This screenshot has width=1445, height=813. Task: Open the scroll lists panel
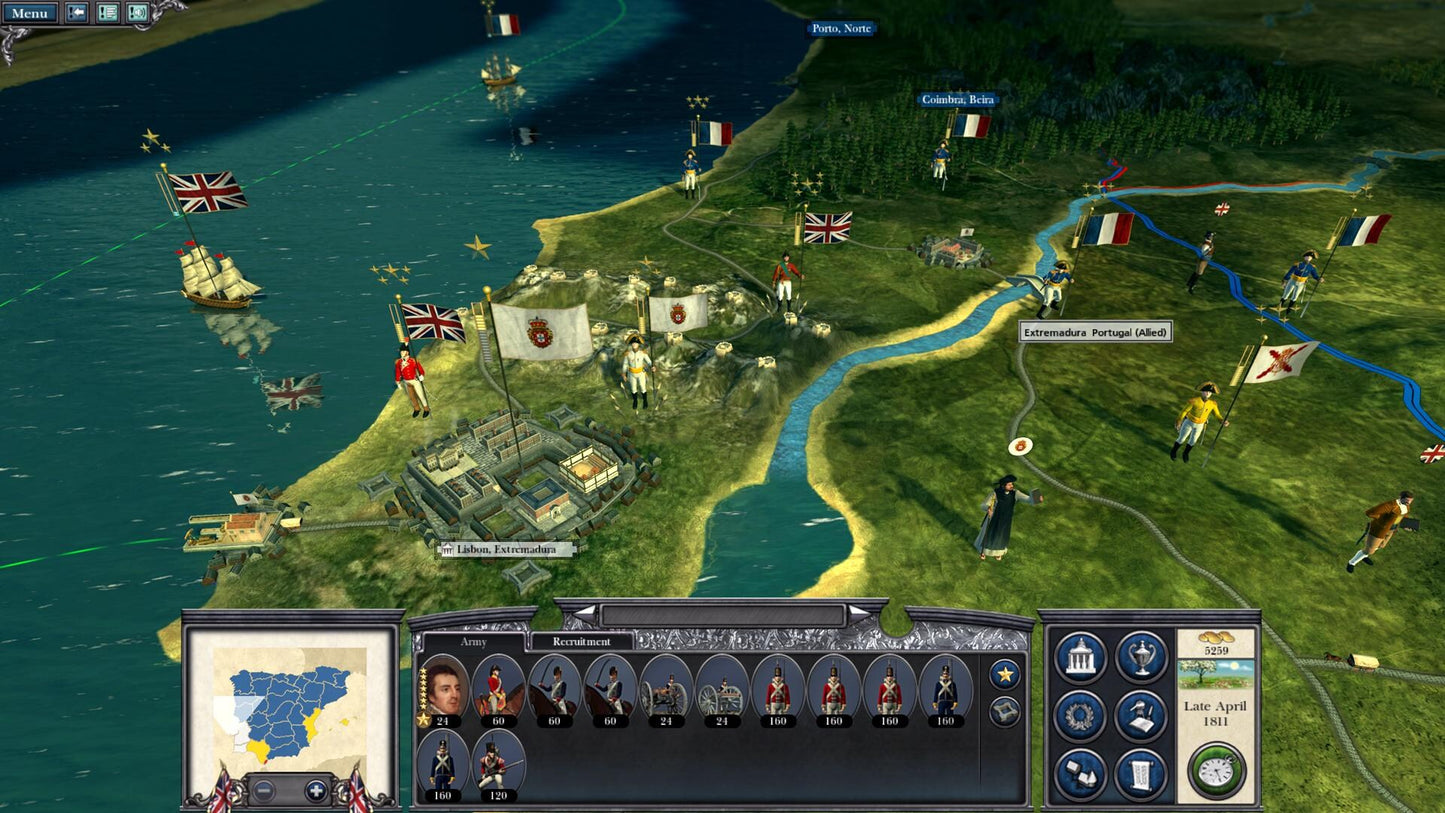pos(1141,775)
